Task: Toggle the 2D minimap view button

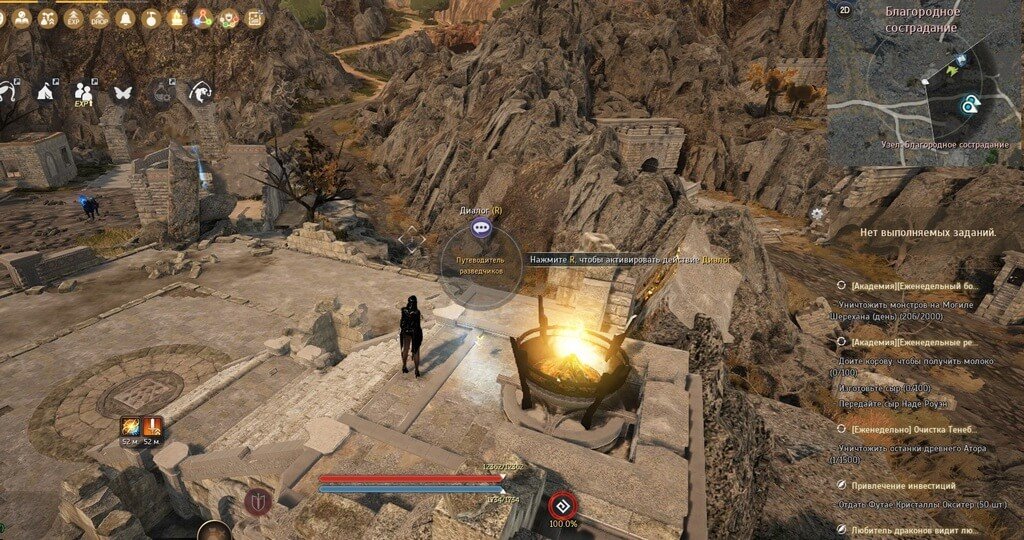Action: pos(845,11)
